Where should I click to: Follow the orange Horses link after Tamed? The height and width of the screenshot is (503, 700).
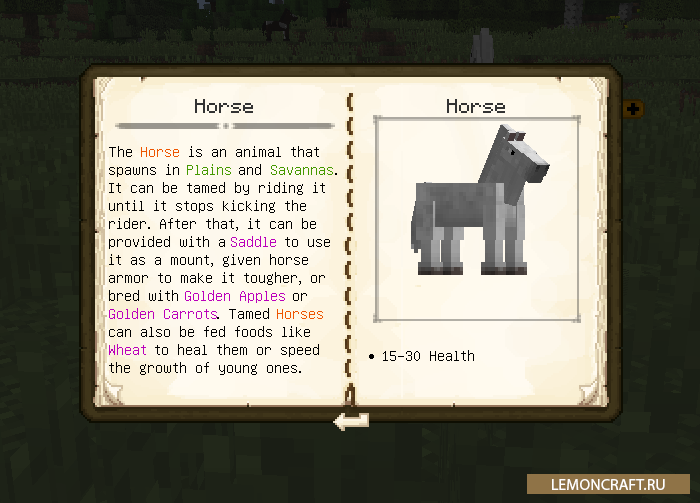pos(299,314)
